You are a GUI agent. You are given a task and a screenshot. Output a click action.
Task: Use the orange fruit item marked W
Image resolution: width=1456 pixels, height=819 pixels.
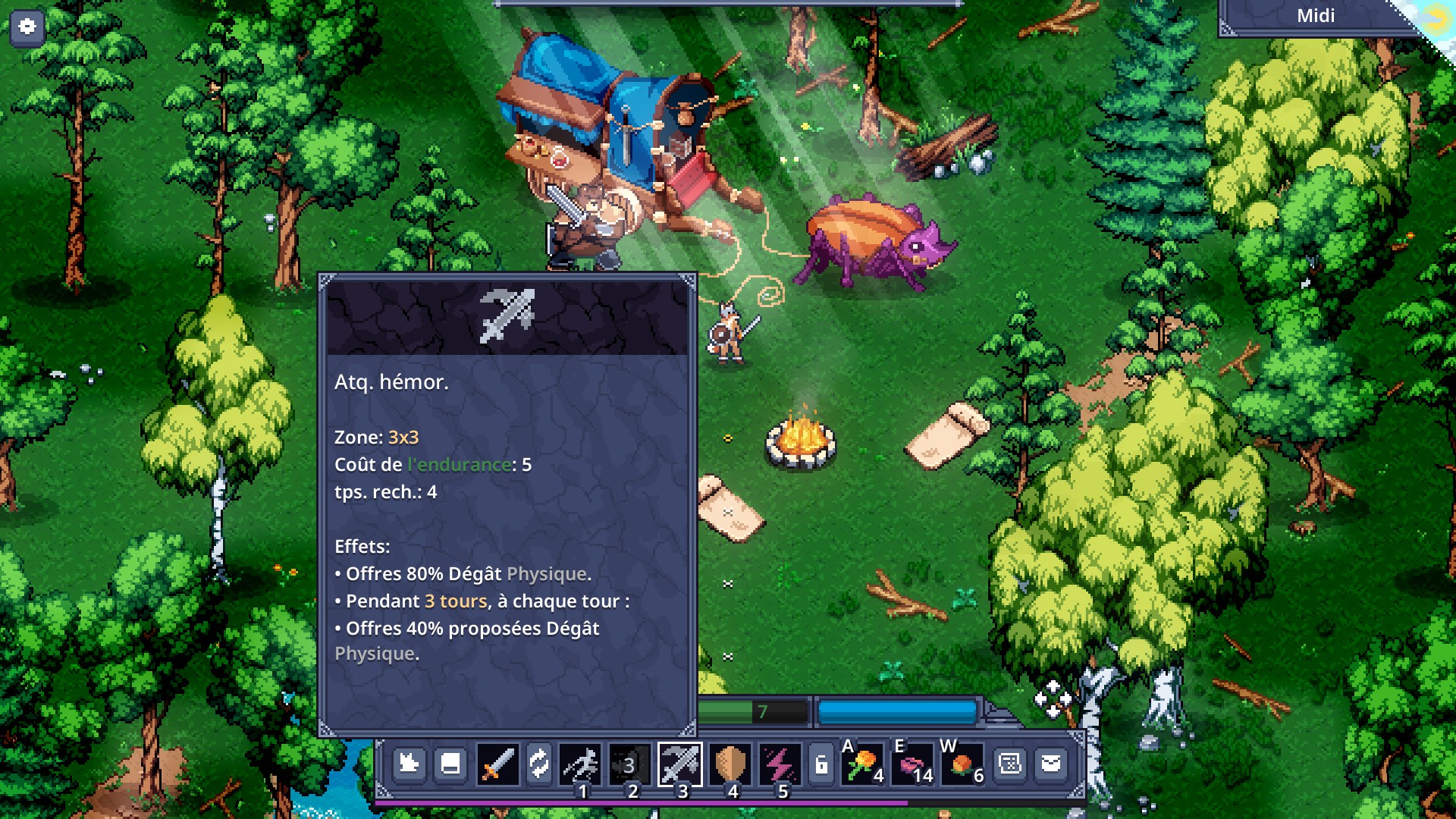tap(962, 764)
